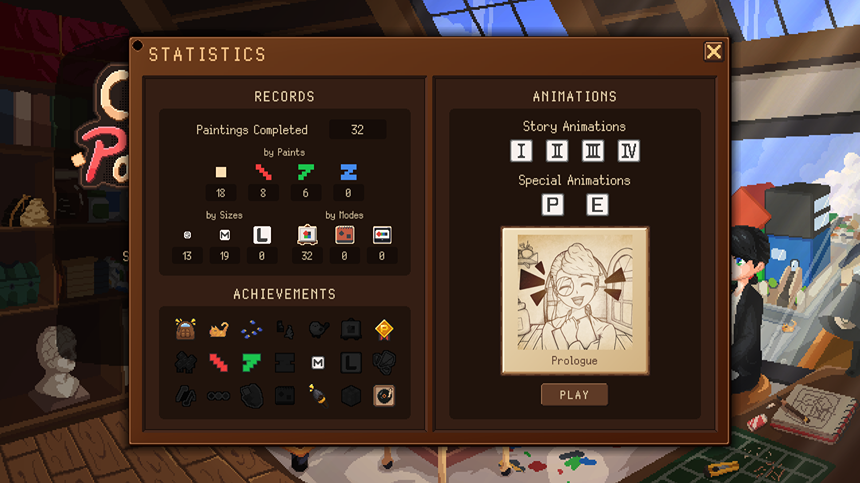View the gold P medal achievement

(x=383, y=328)
